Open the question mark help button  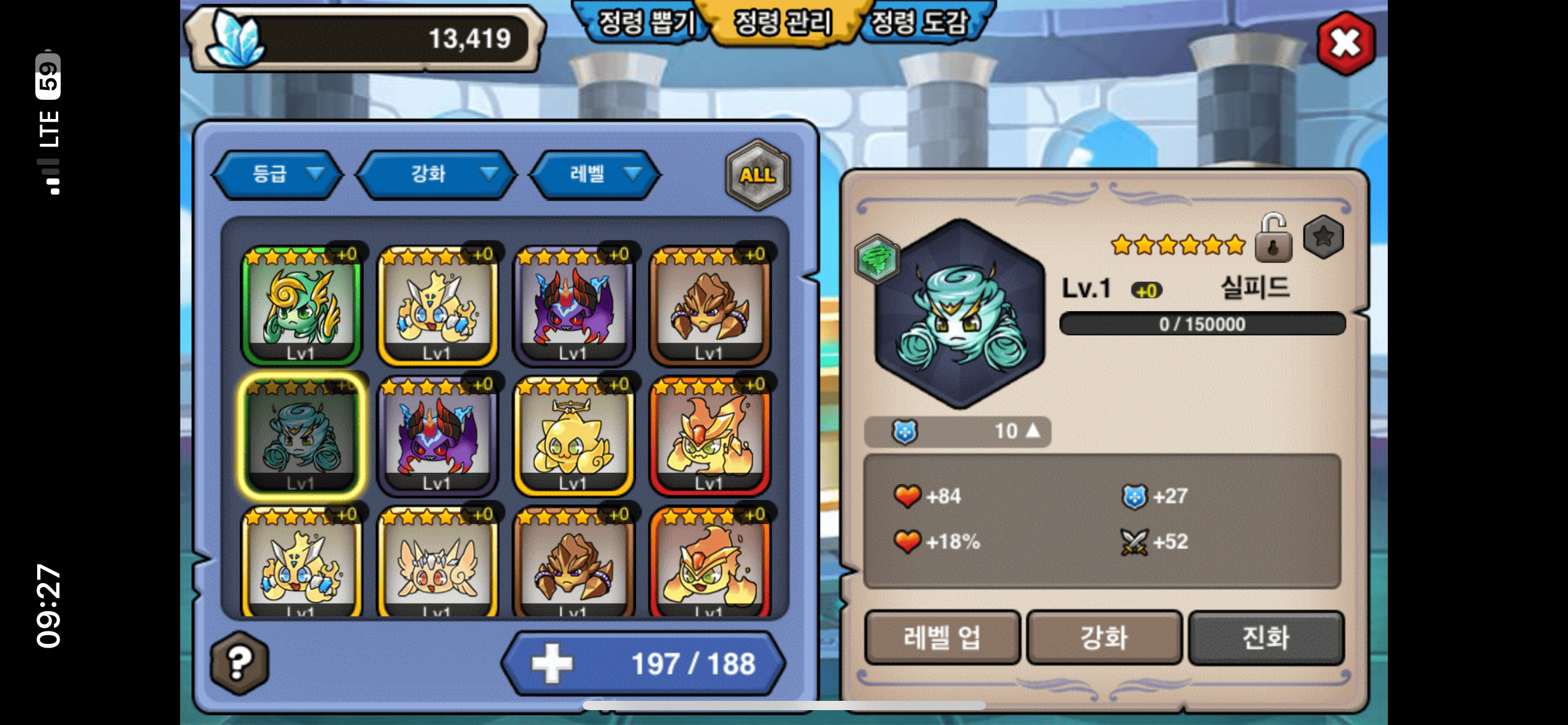240,662
